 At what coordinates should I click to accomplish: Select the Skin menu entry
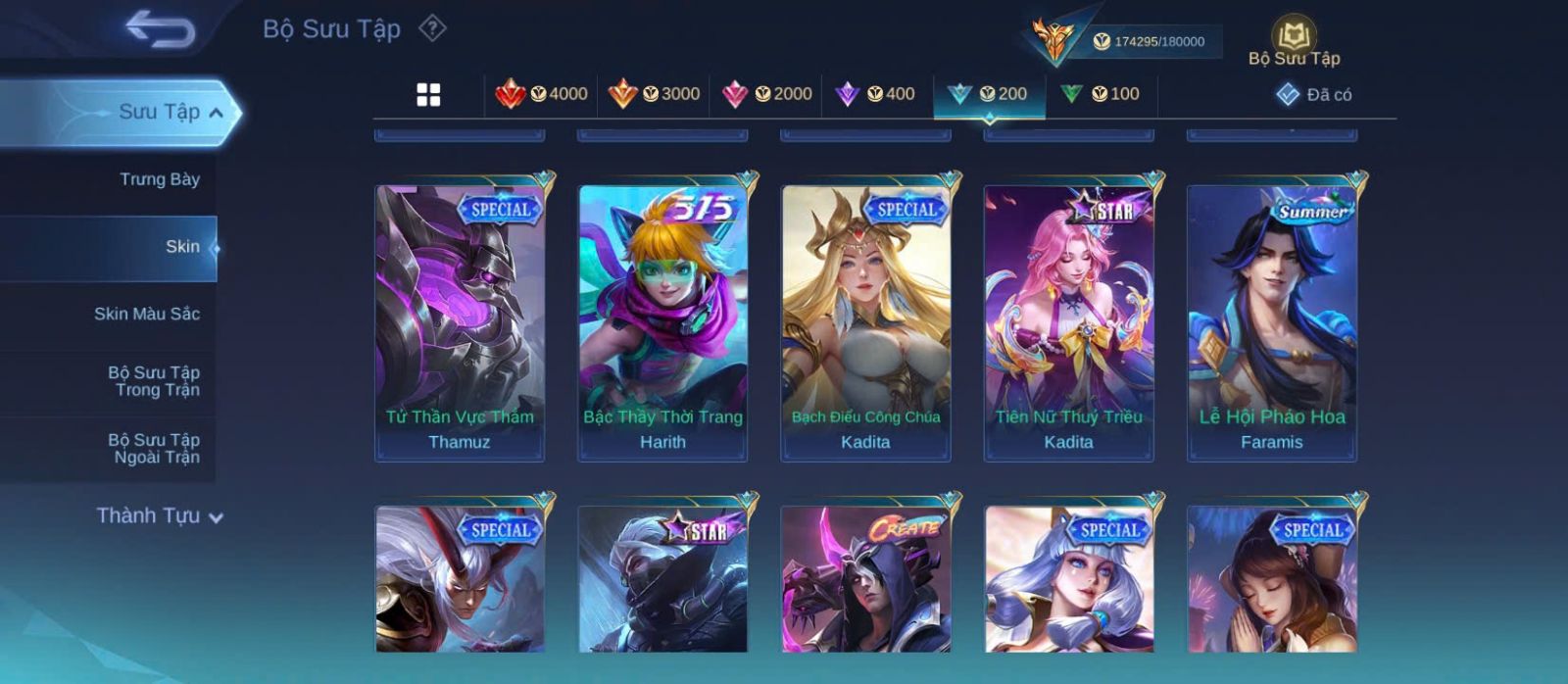[x=181, y=247]
